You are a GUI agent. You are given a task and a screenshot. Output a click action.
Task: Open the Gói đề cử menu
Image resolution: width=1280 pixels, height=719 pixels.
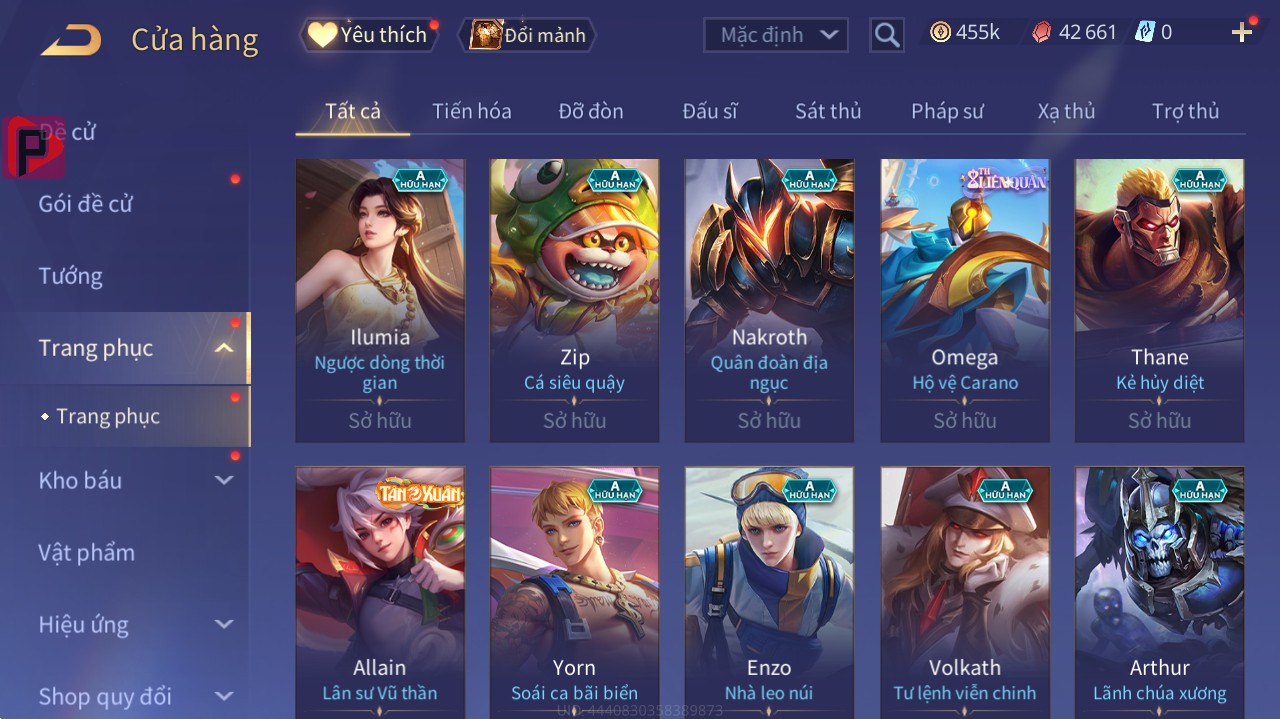tap(86, 204)
